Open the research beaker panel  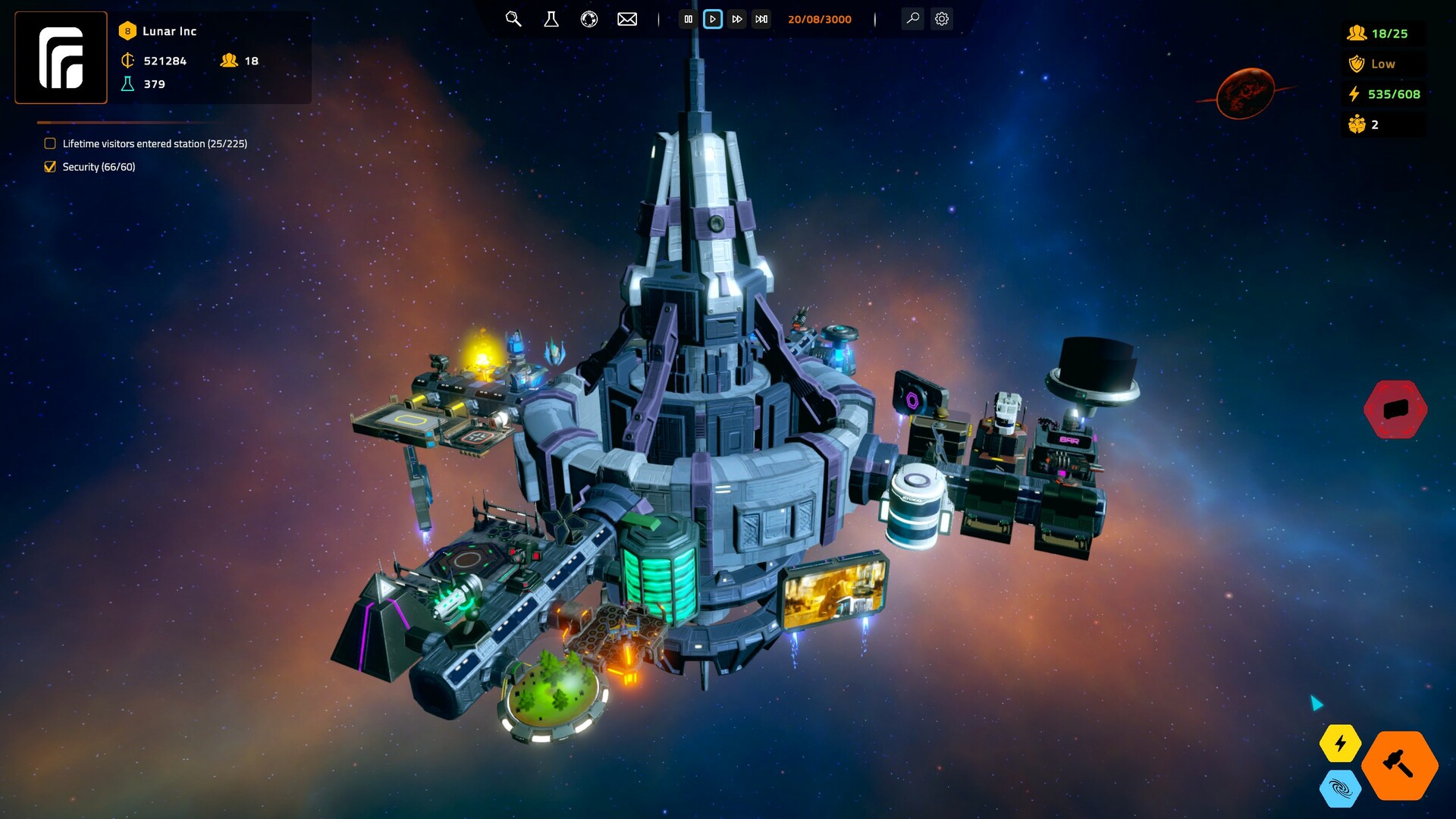tap(551, 20)
